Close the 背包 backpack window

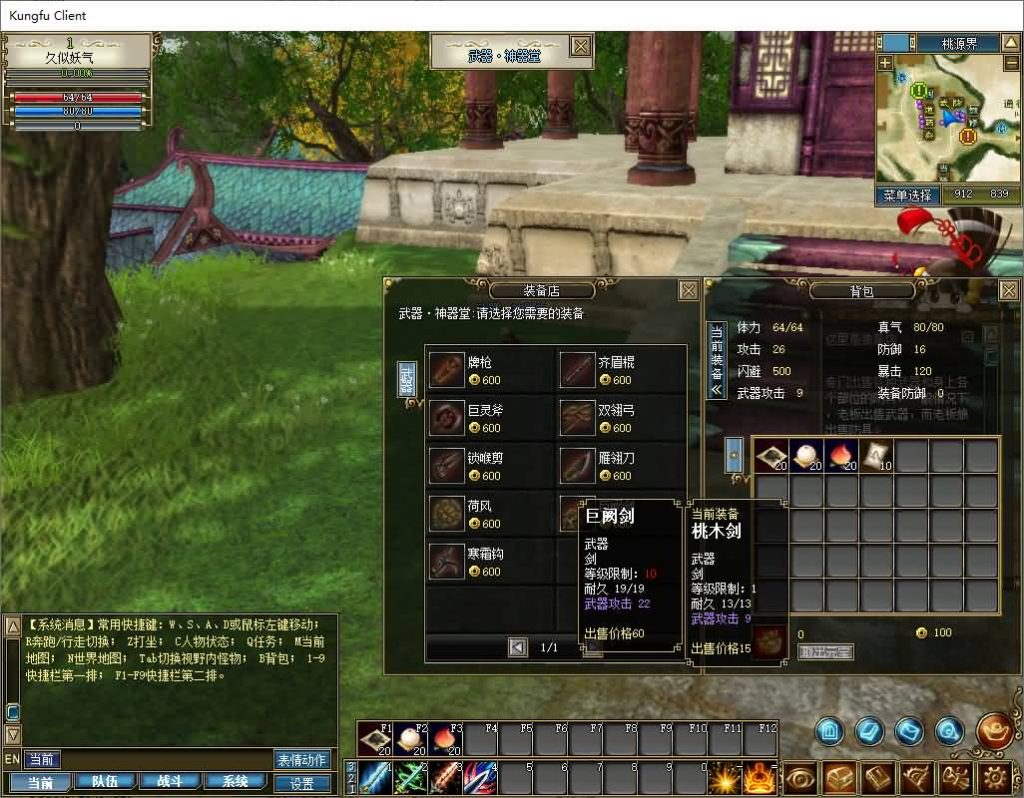tap(1008, 290)
